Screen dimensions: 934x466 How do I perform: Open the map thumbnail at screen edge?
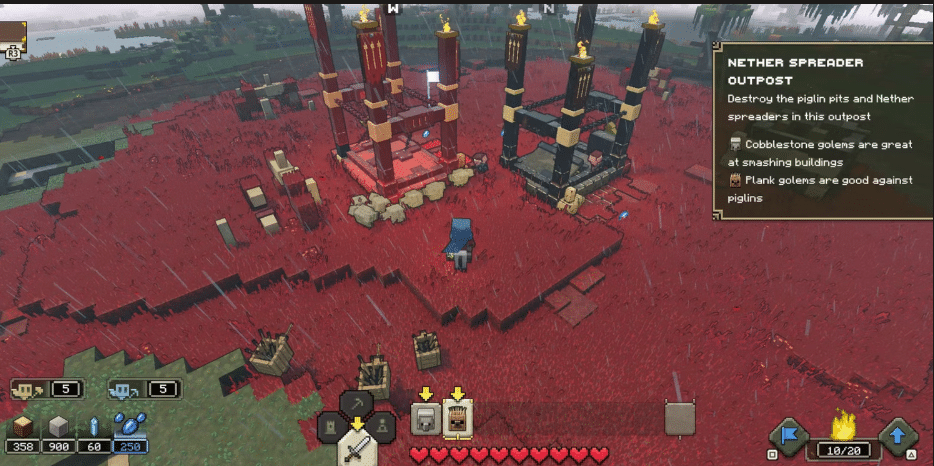click(13, 30)
